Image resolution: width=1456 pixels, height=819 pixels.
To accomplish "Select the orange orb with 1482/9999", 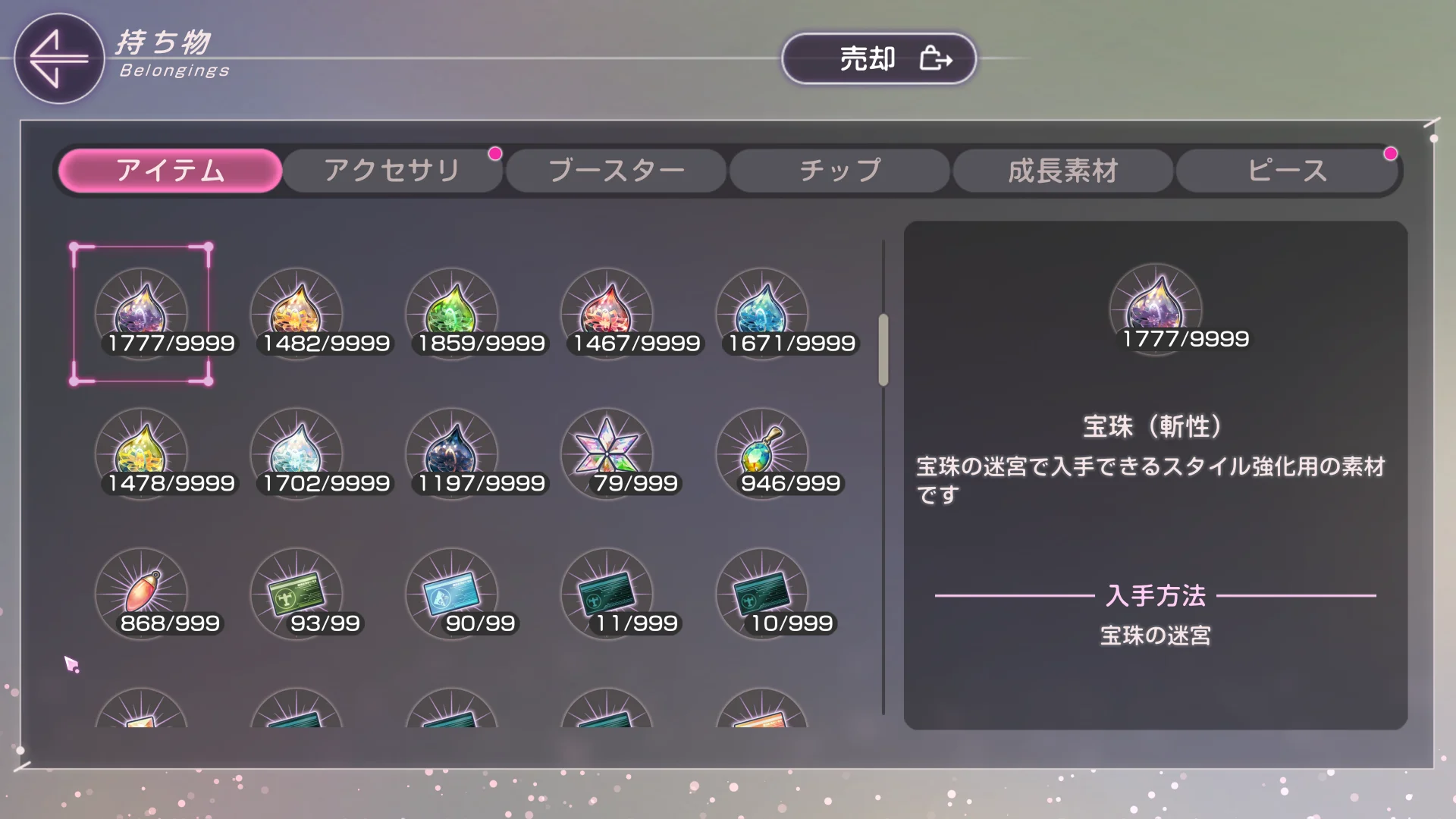I will pos(297,312).
